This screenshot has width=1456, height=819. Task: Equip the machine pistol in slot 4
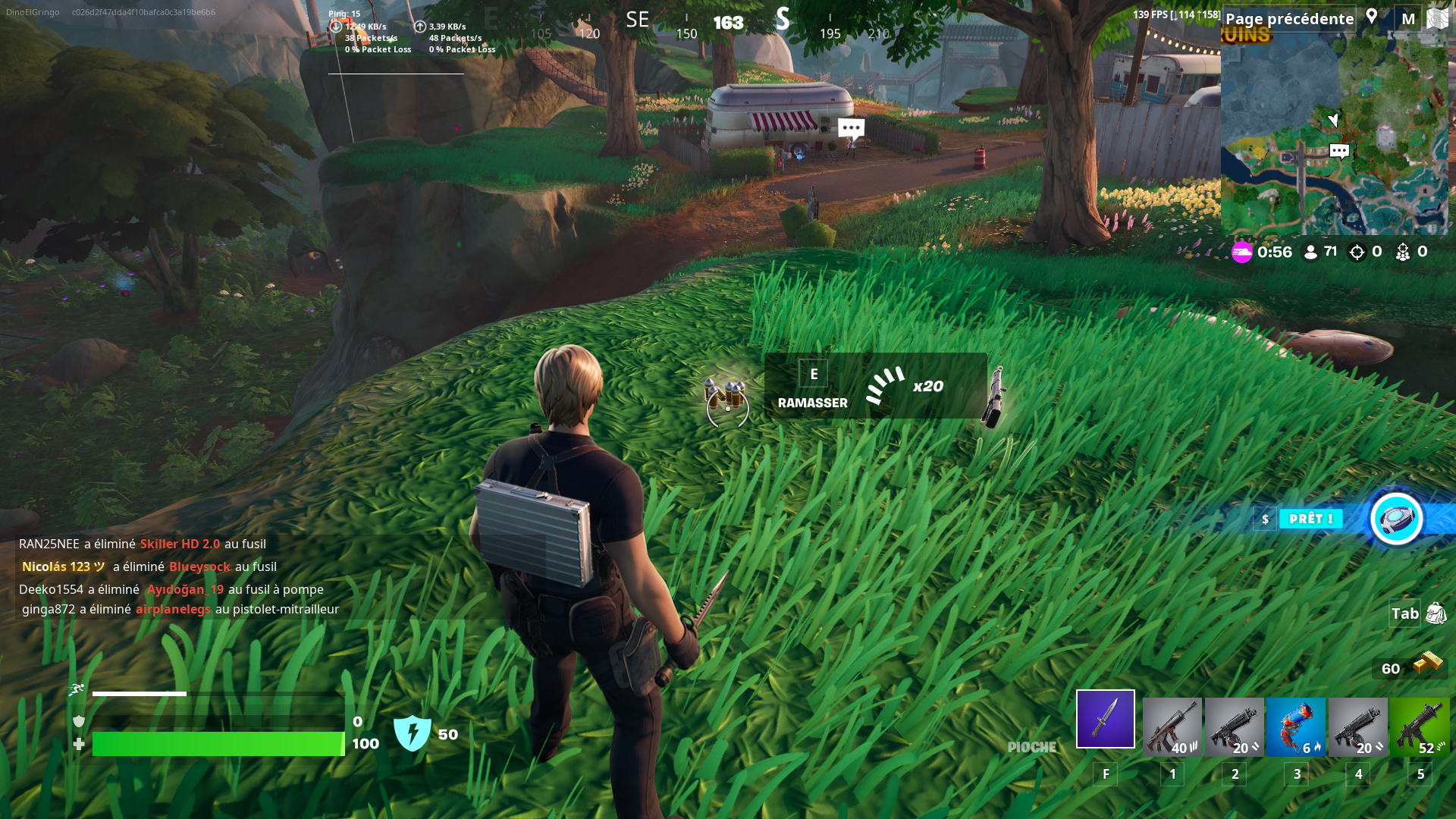click(x=1357, y=726)
